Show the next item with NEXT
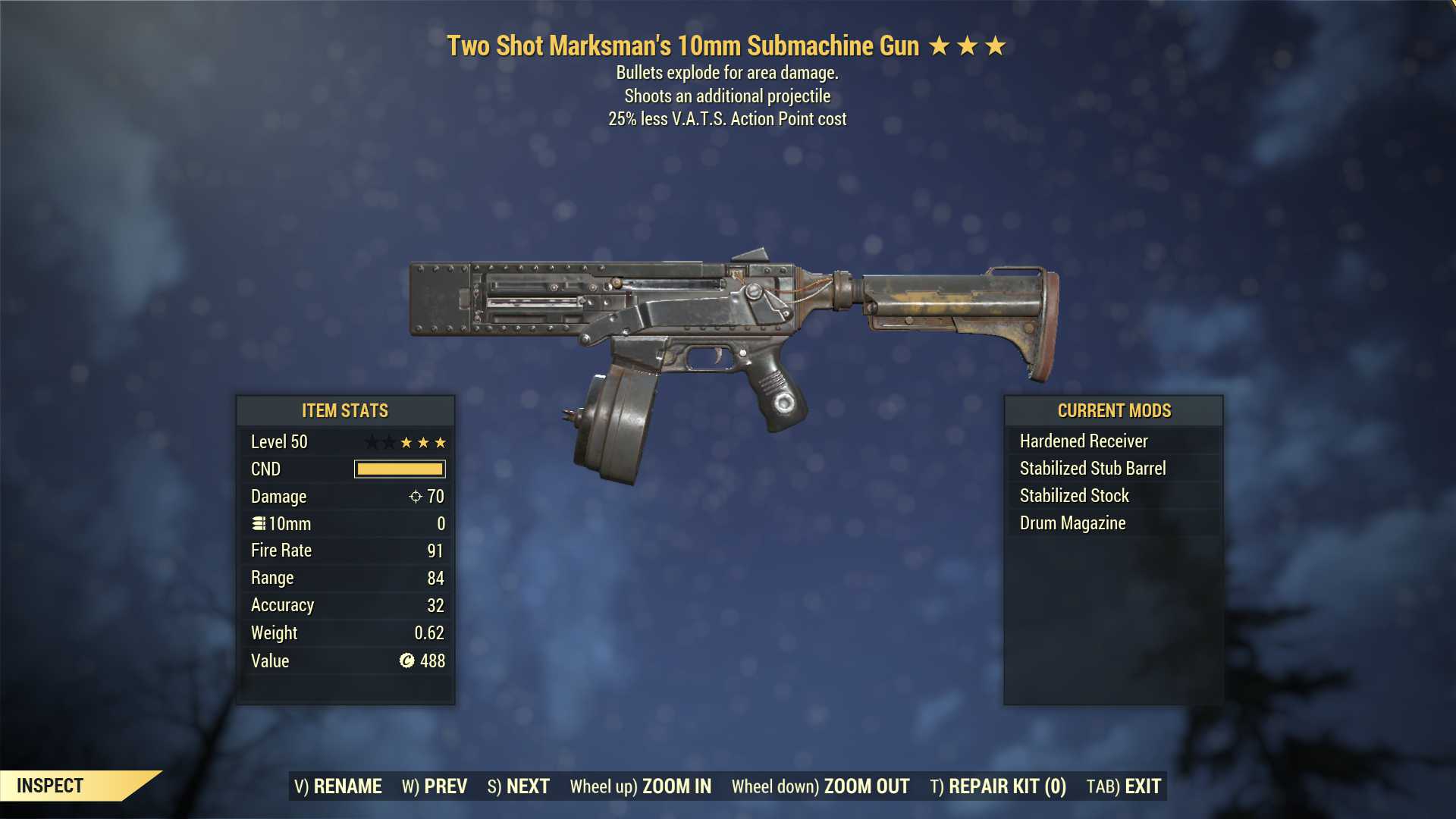 coord(519,786)
